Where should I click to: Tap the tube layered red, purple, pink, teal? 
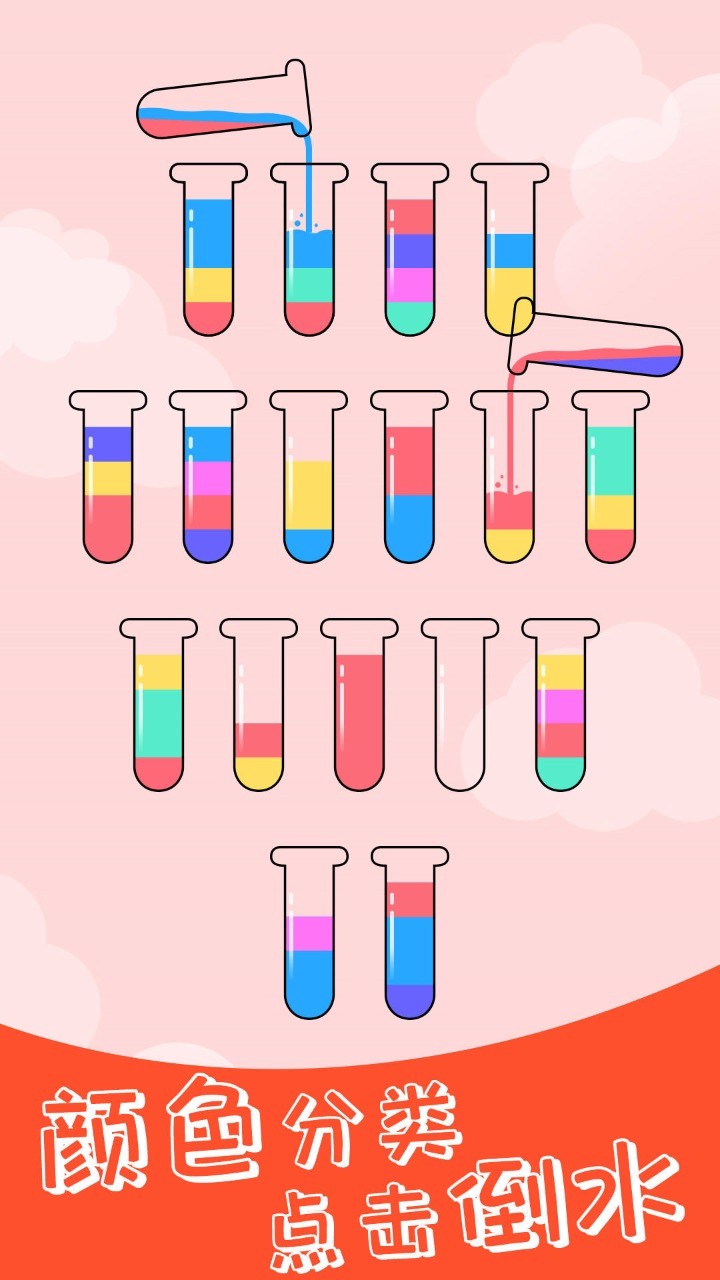tap(409, 260)
